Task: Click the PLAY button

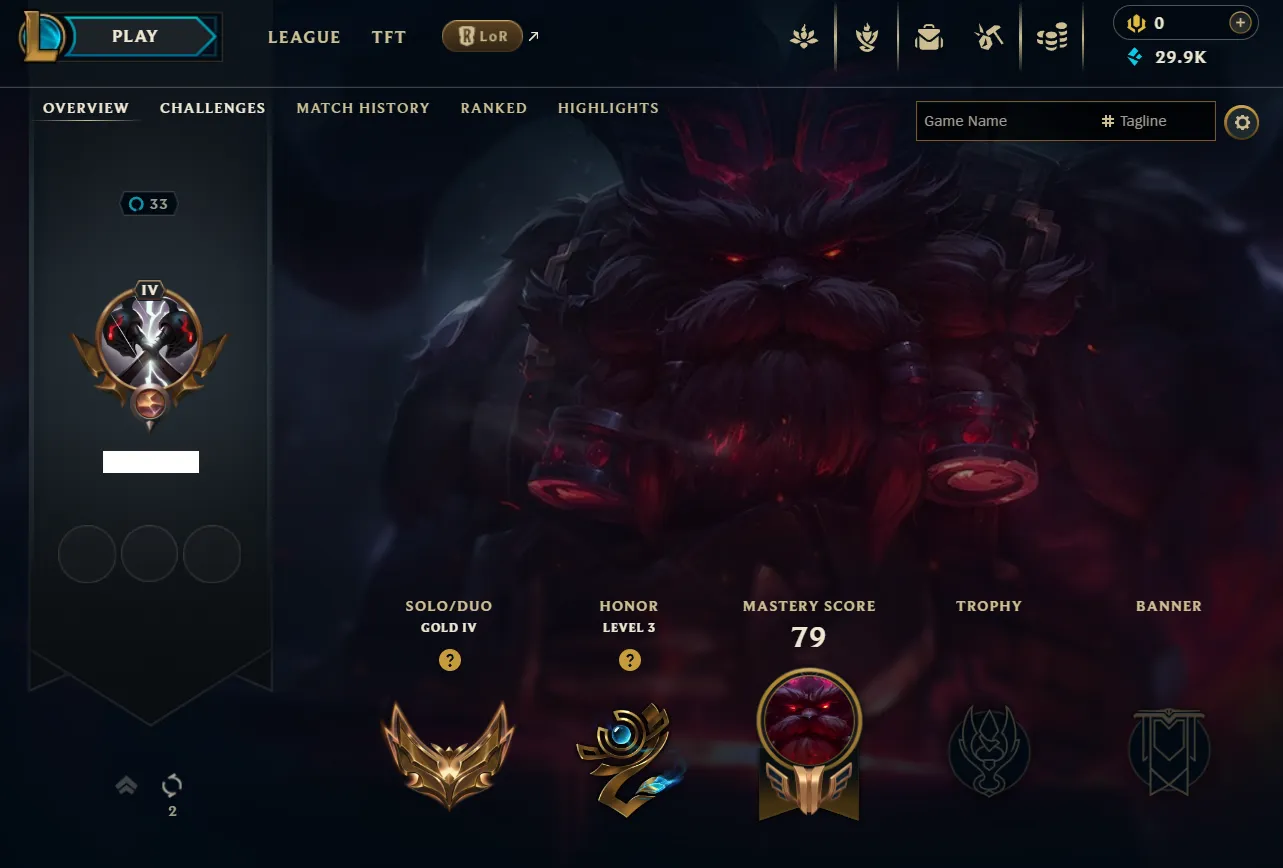Action: point(133,36)
